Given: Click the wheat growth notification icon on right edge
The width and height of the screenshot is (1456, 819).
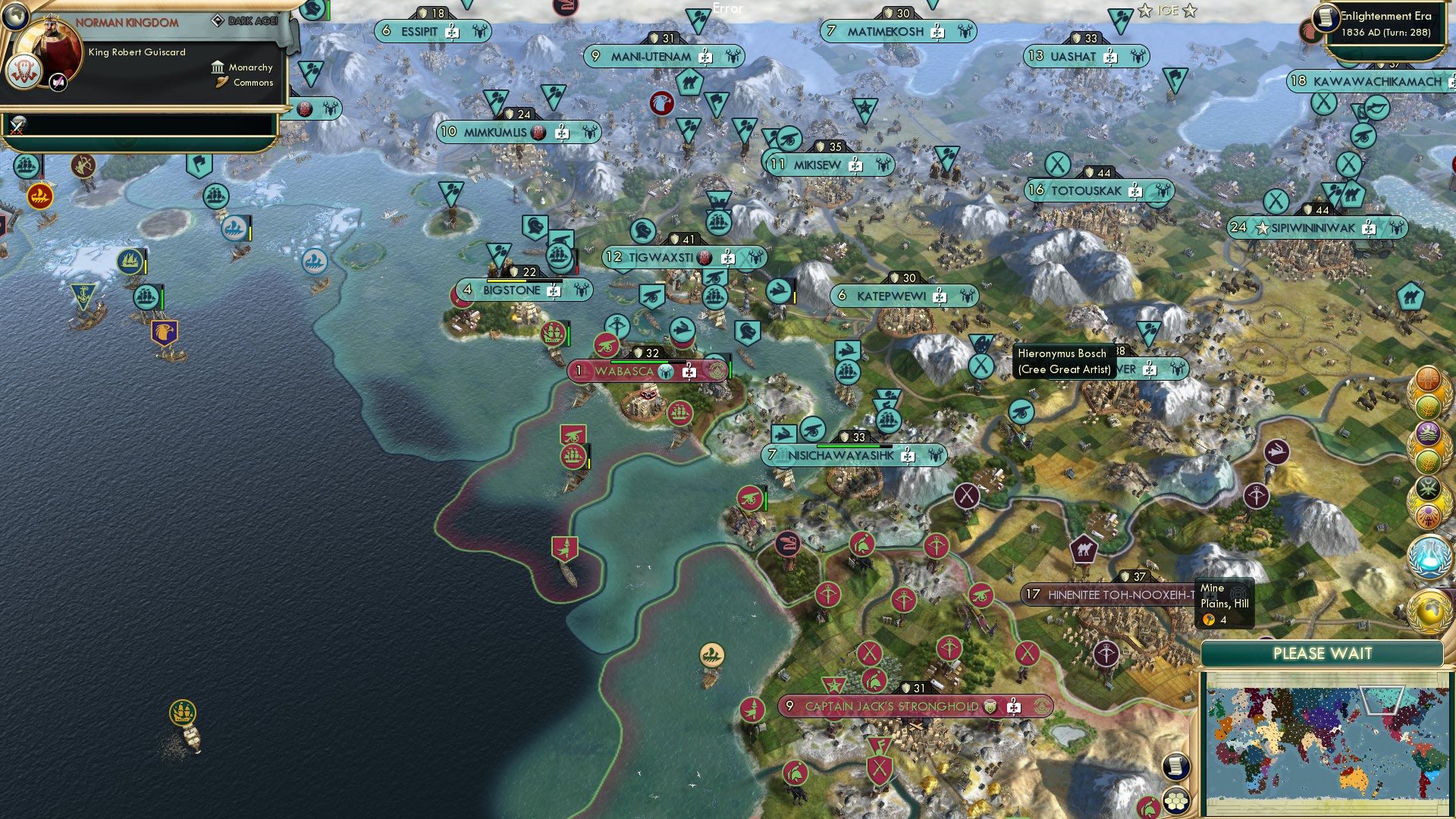Looking at the screenshot, I should (x=1427, y=405).
